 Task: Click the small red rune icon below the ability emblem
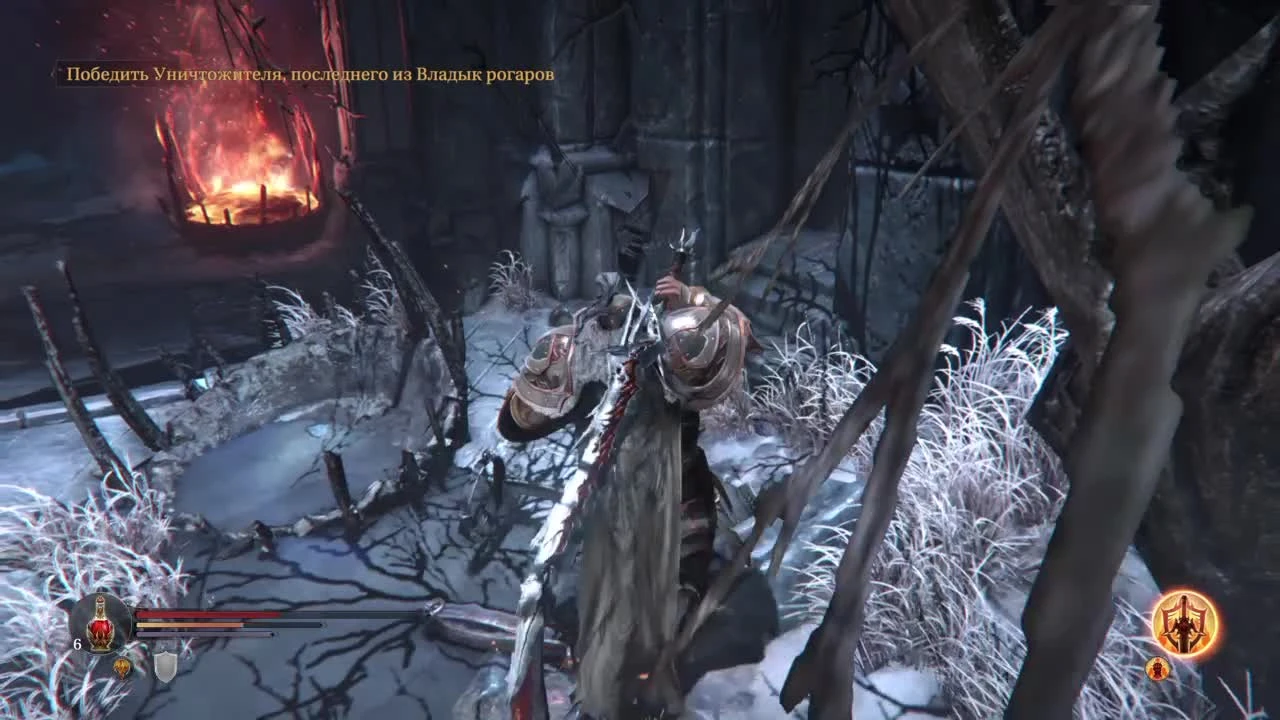pos(1158,670)
